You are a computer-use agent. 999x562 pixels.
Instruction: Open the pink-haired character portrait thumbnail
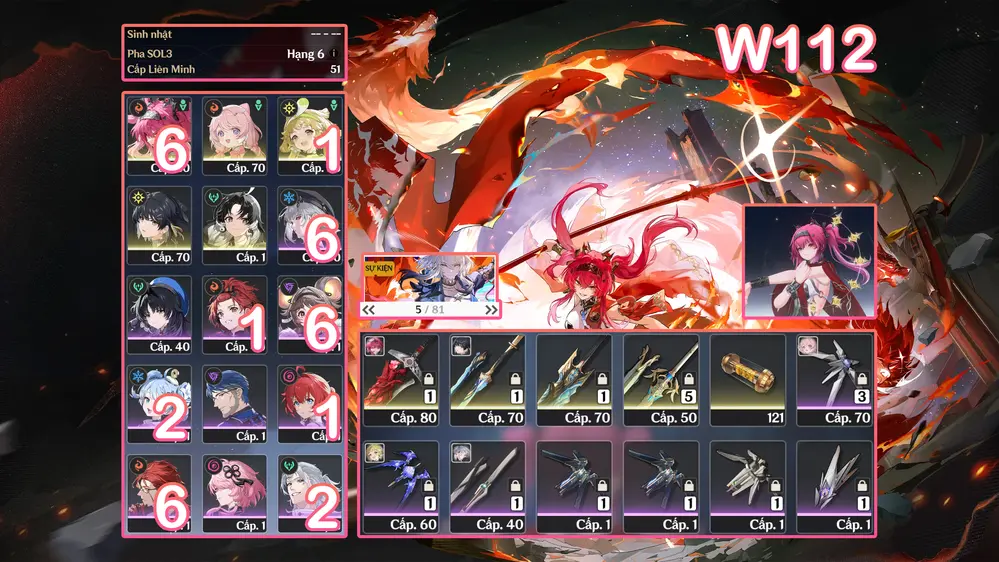tap(809, 262)
